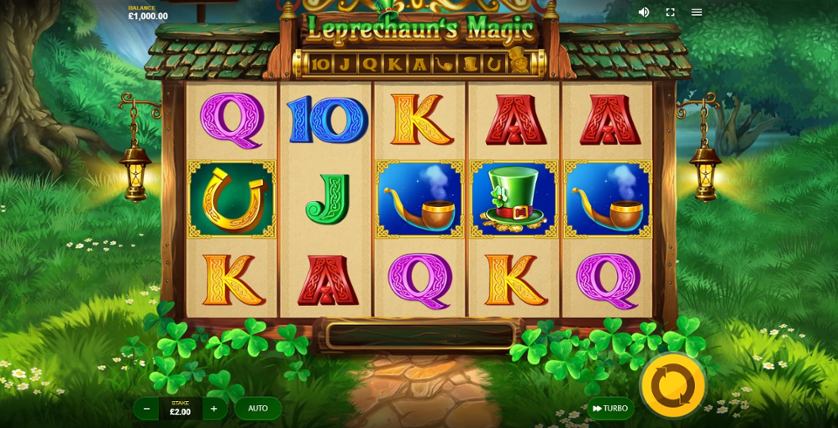Spin the reels with the gold button
Viewport: 838px width, 428px height.
point(672,383)
